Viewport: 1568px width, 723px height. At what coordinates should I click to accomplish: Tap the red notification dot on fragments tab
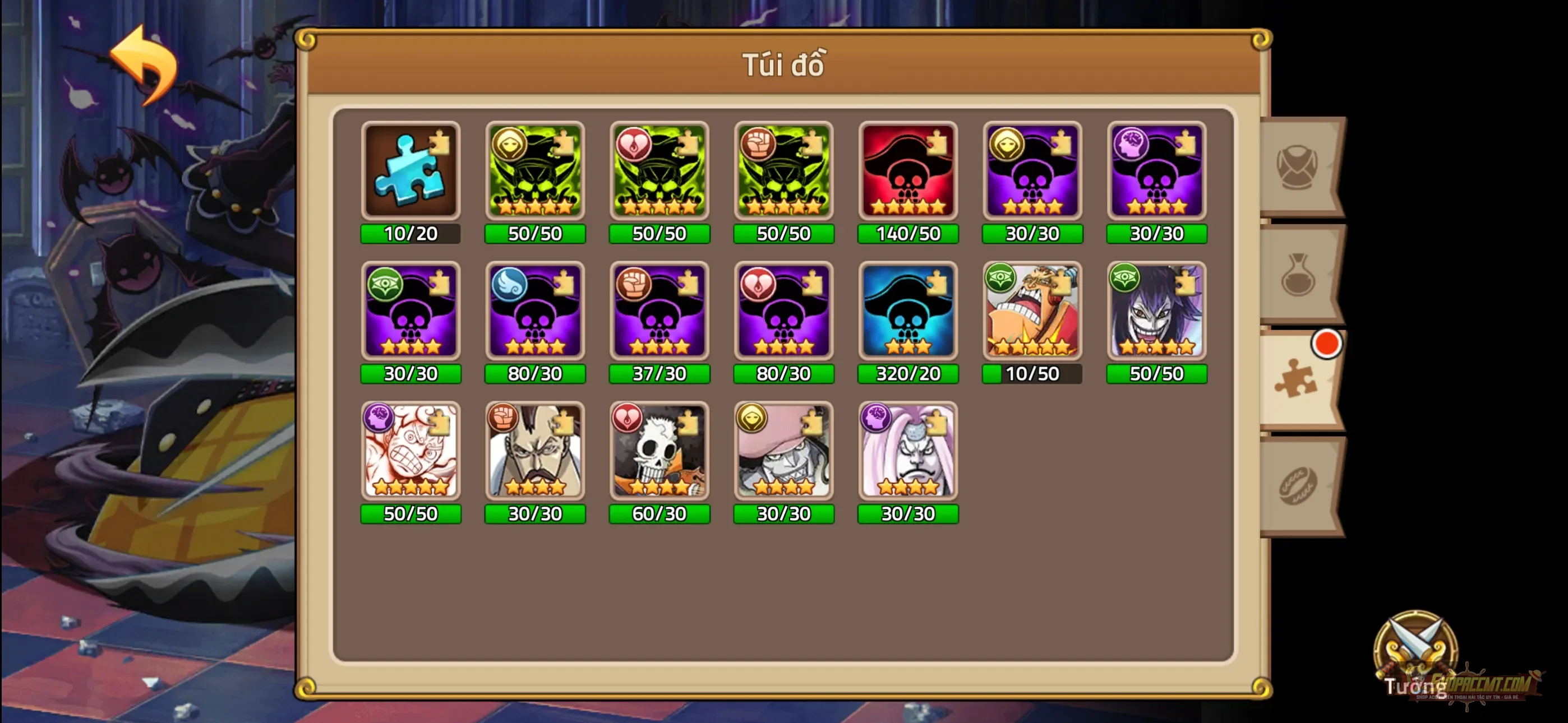coord(1327,344)
